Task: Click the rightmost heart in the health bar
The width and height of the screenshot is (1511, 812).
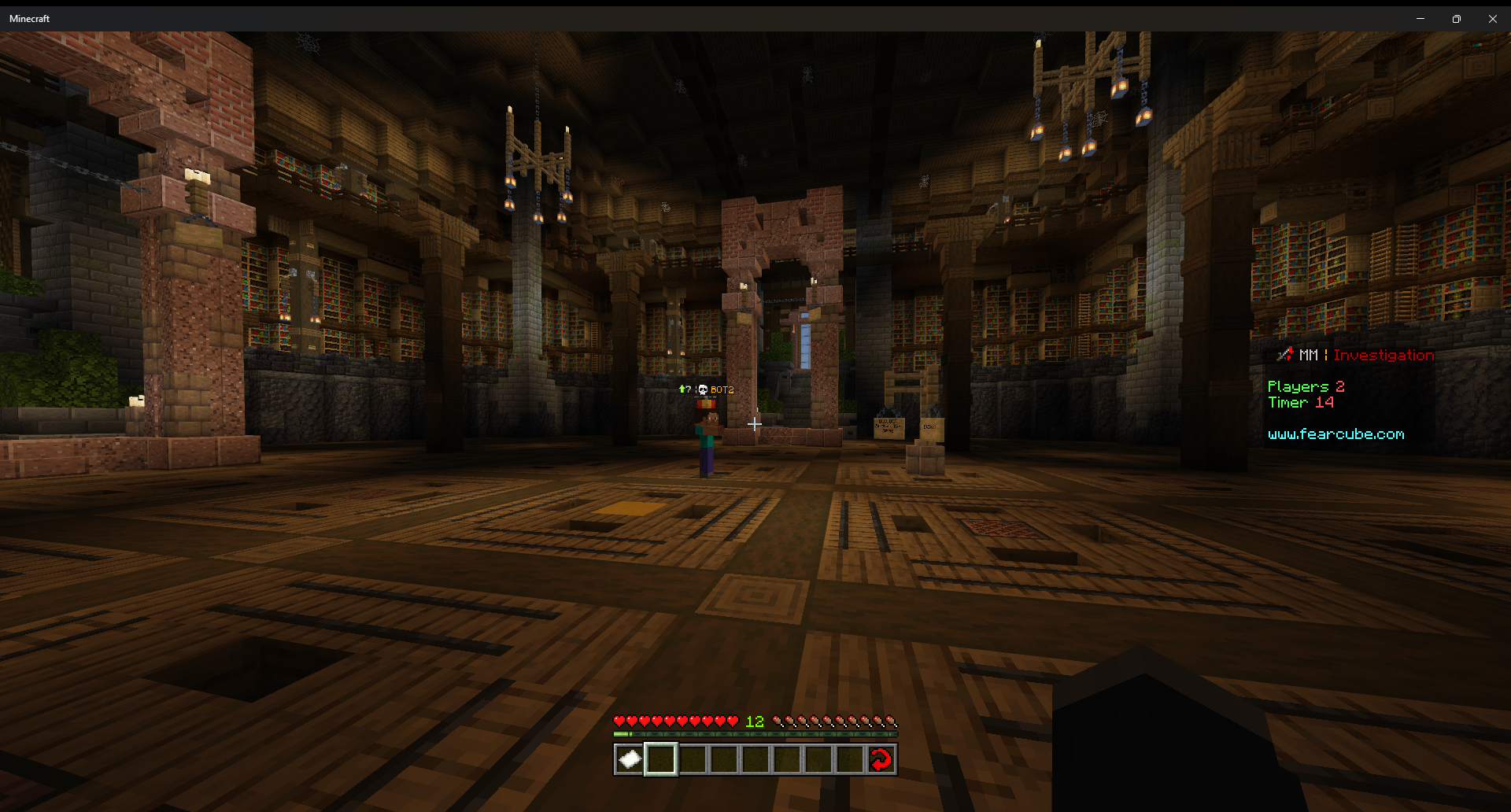Action: [x=733, y=720]
